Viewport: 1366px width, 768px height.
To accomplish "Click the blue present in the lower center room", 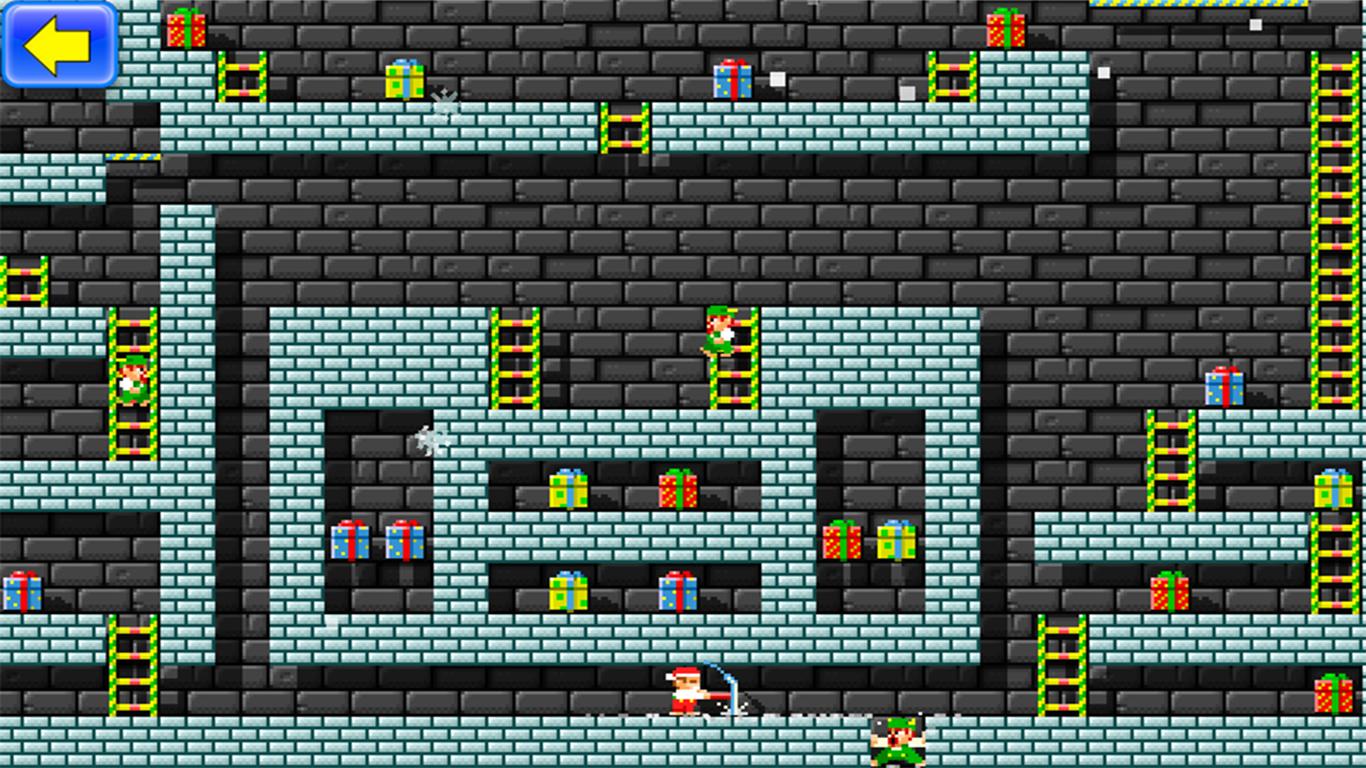I will pos(678,590).
